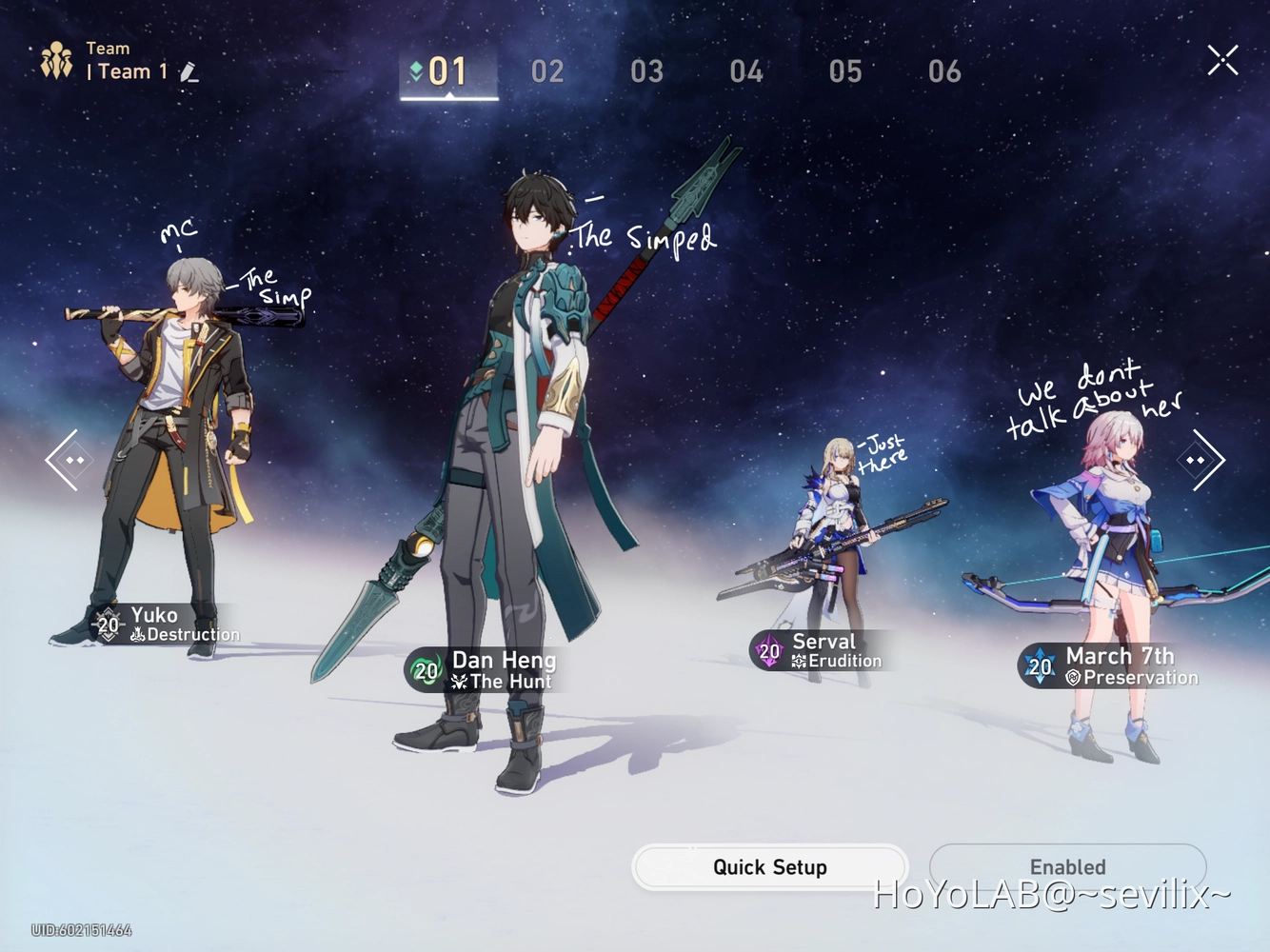Click The Hunt path icon under Dan Heng
The width and height of the screenshot is (1270, 952).
point(461,681)
